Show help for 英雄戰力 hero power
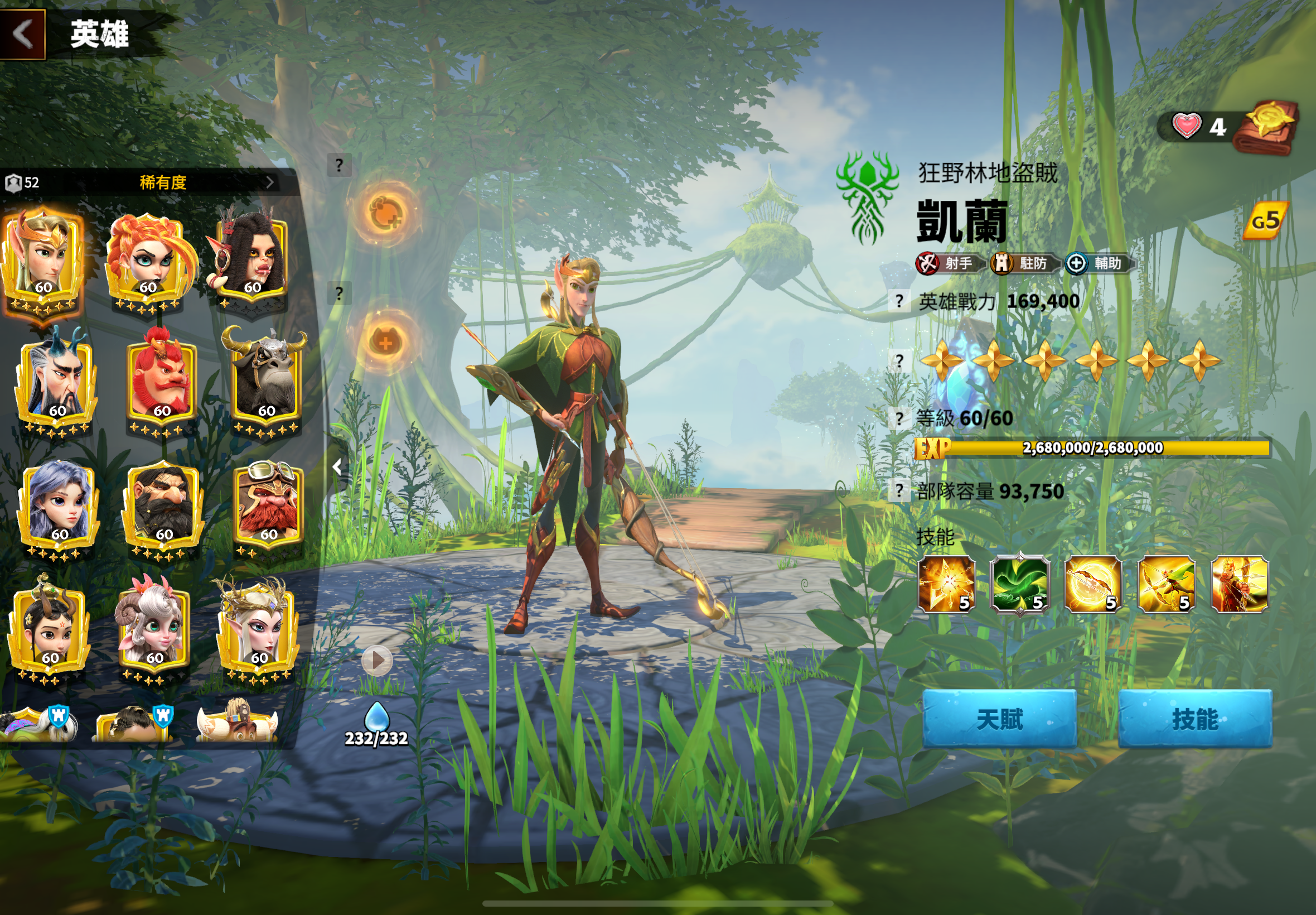Viewport: 1316px width, 915px height. point(899,301)
